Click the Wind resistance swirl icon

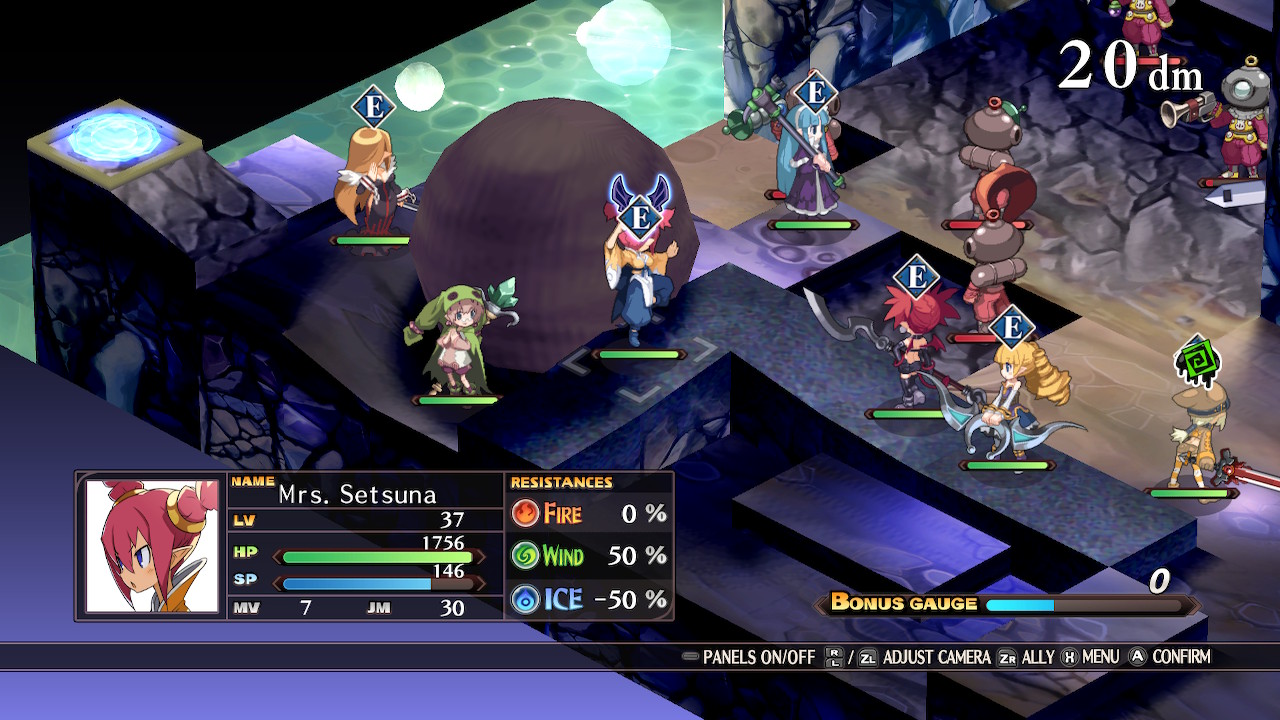pyautogui.click(x=527, y=556)
